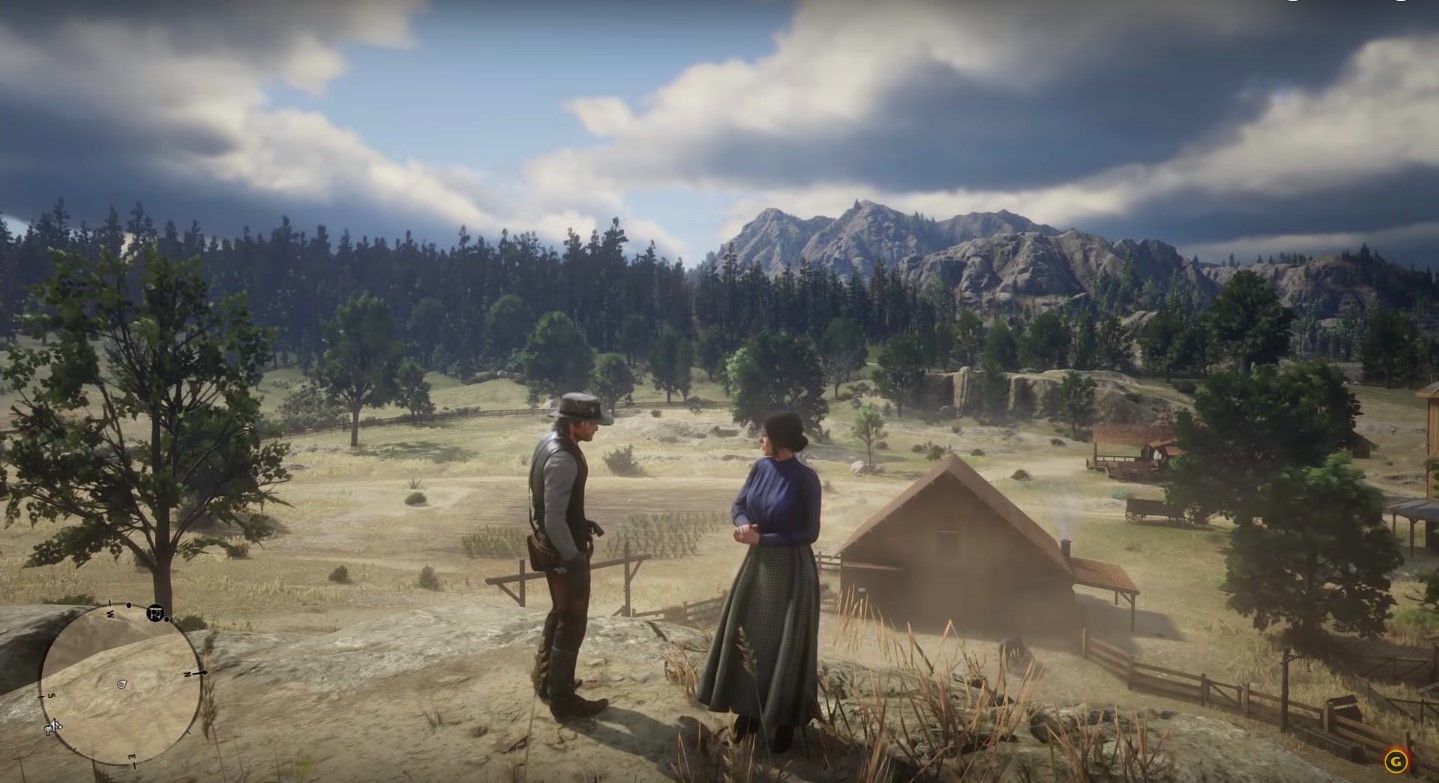Select the N compass letter on the minimap
The width and height of the screenshot is (1439, 783).
point(188,674)
